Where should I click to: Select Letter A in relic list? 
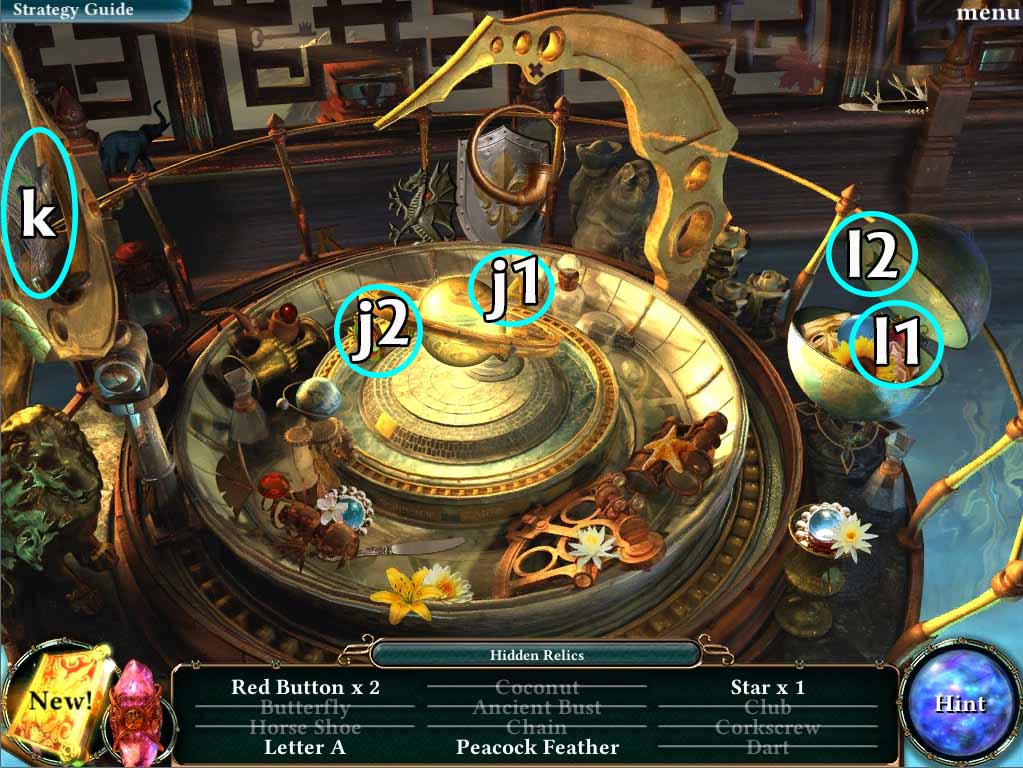(x=305, y=747)
